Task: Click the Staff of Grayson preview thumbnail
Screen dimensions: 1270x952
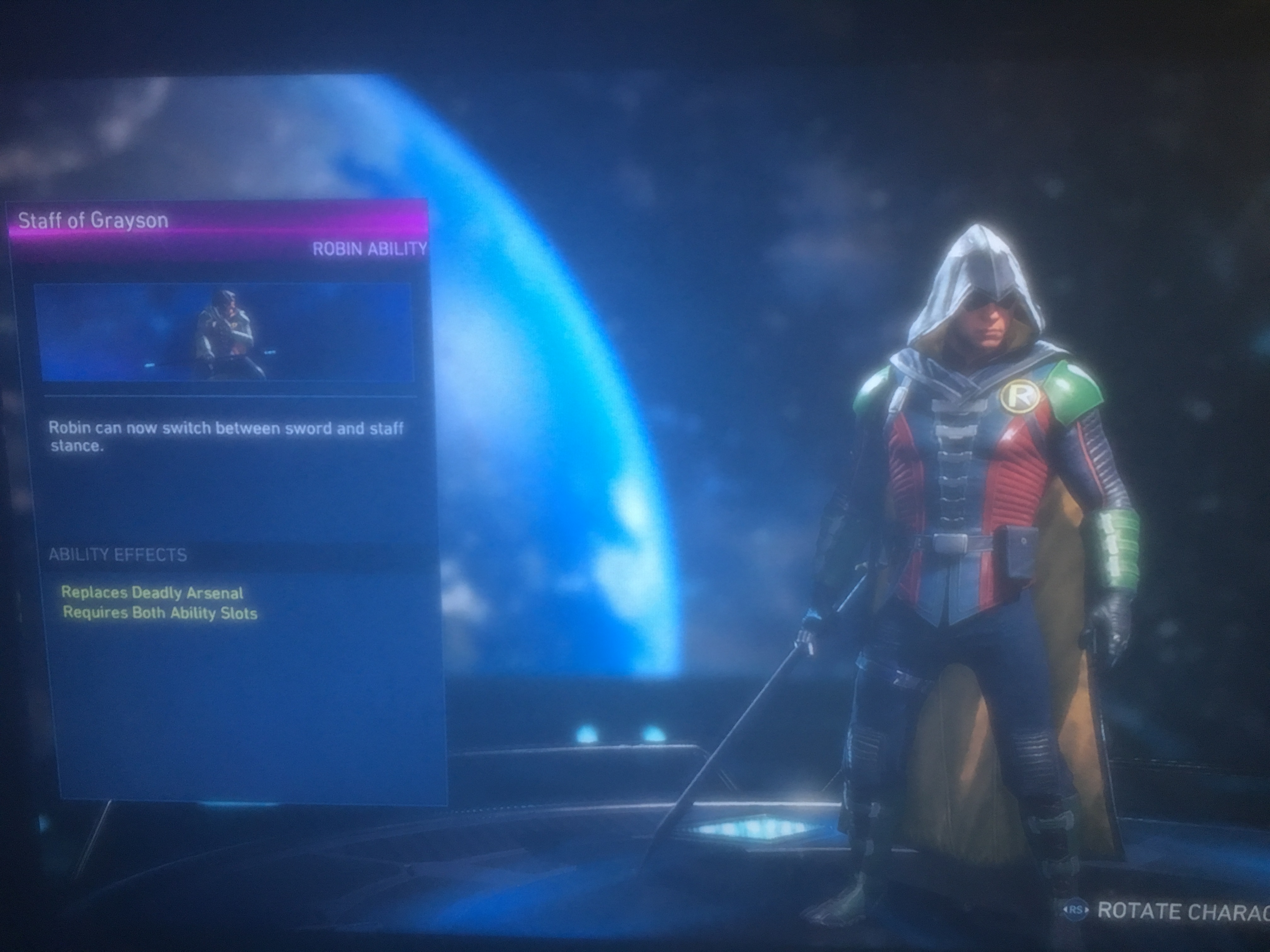Action: [x=224, y=332]
